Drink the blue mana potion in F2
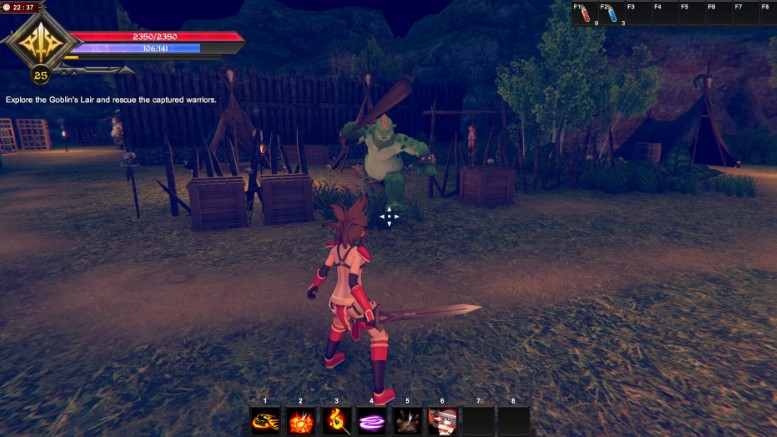 click(x=611, y=16)
